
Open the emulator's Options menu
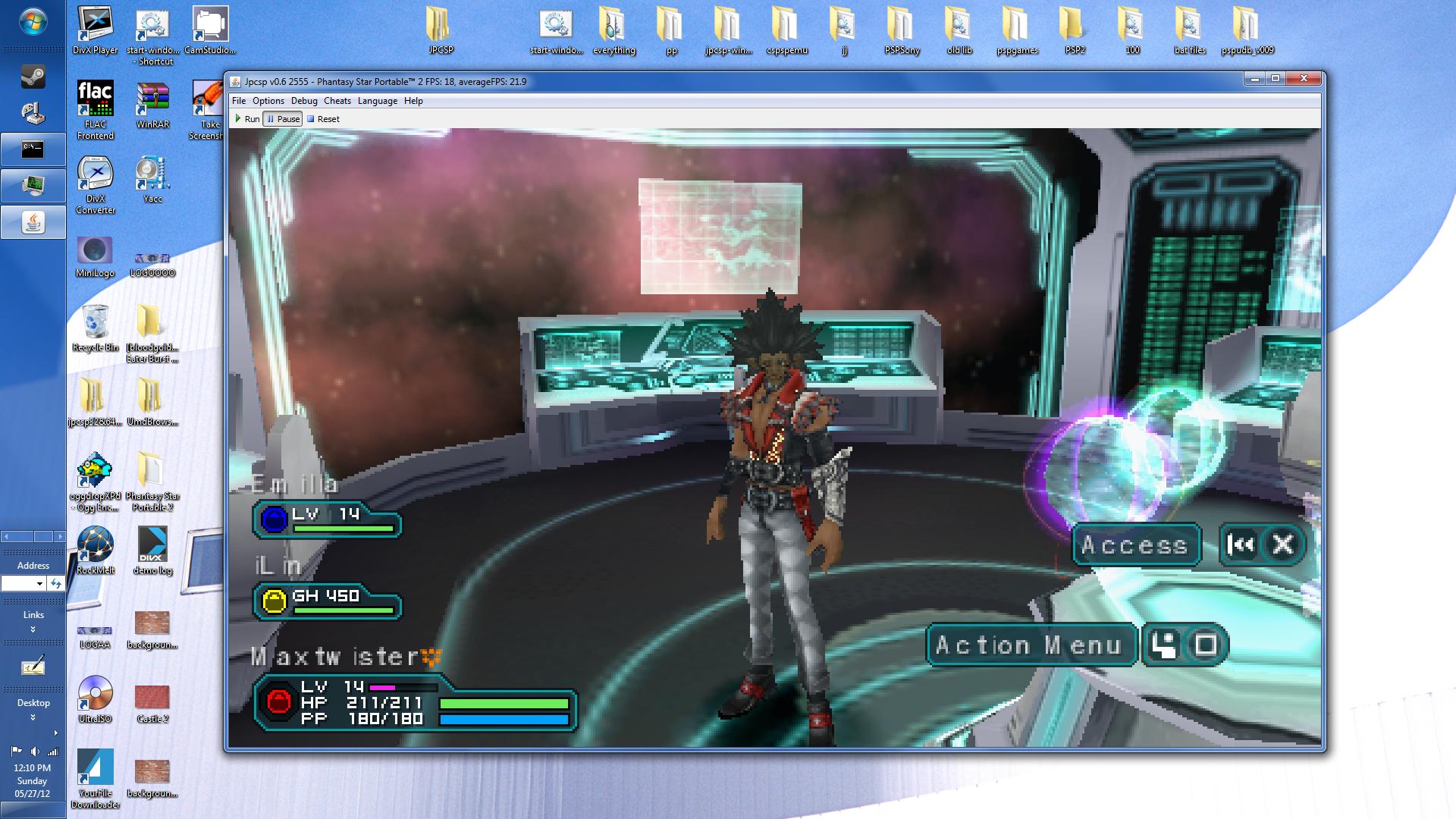tap(268, 101)
